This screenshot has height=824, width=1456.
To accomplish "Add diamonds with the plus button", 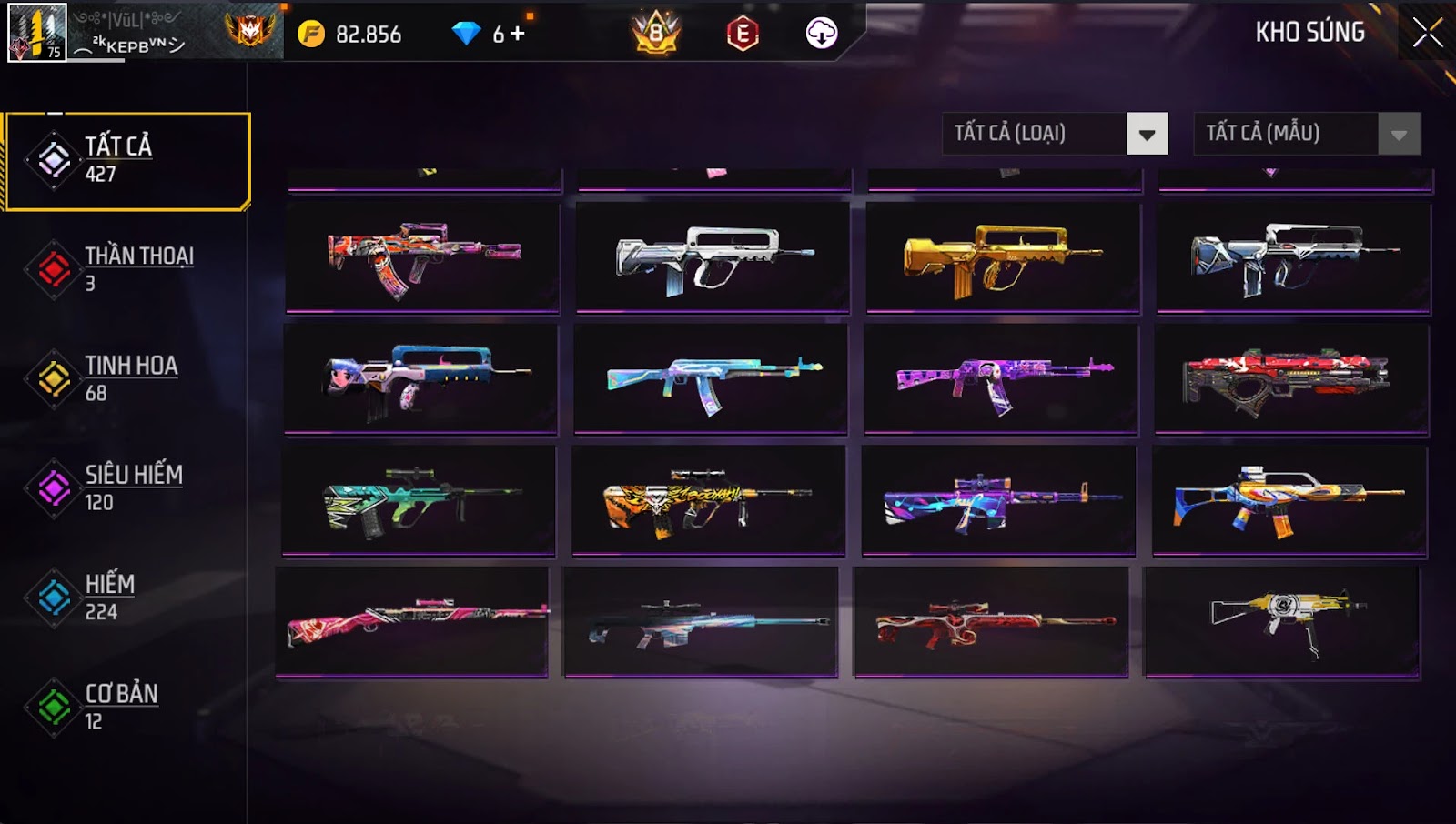I will 518,34.
